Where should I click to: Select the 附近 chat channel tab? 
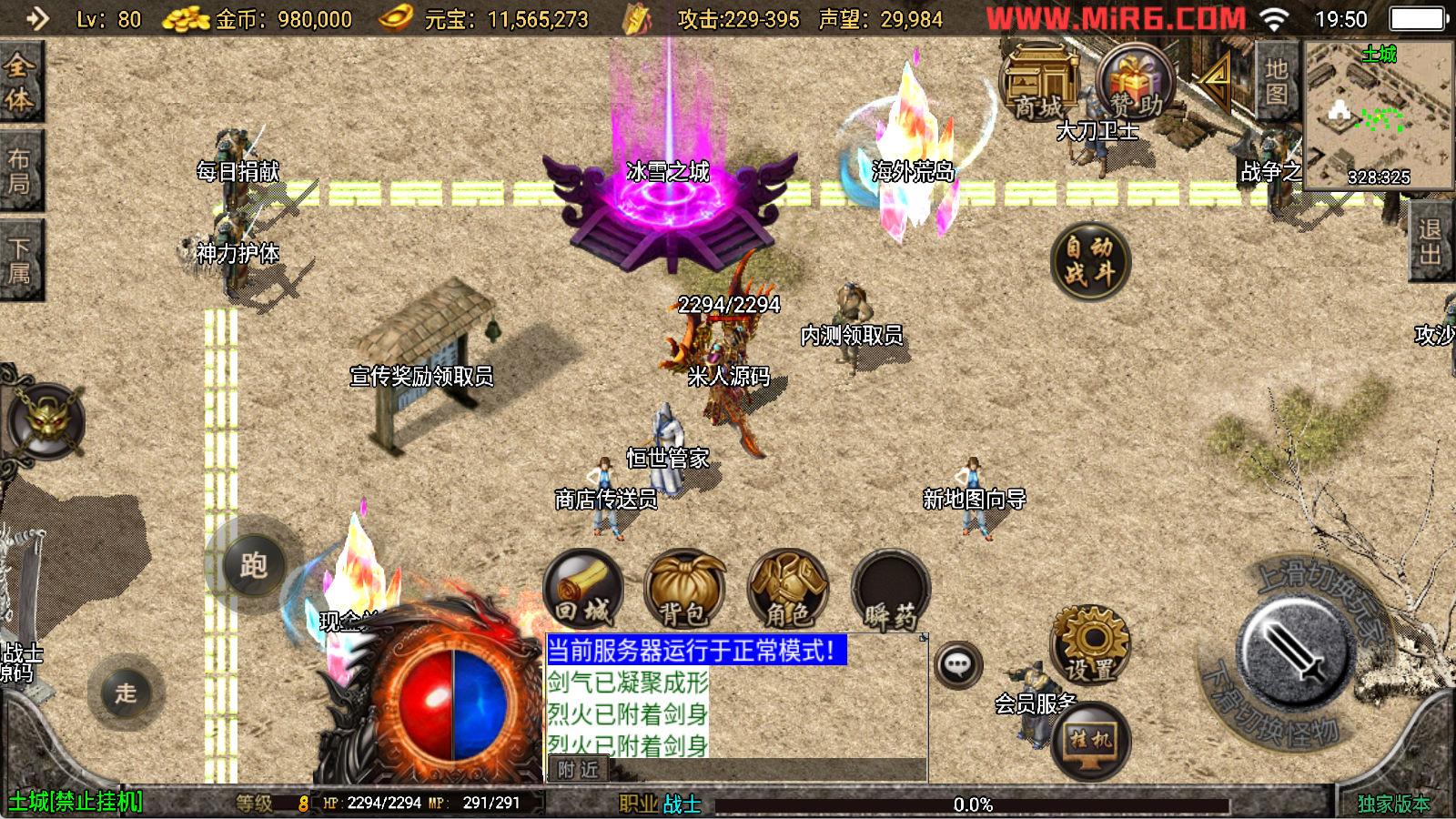tap(579, 770)
